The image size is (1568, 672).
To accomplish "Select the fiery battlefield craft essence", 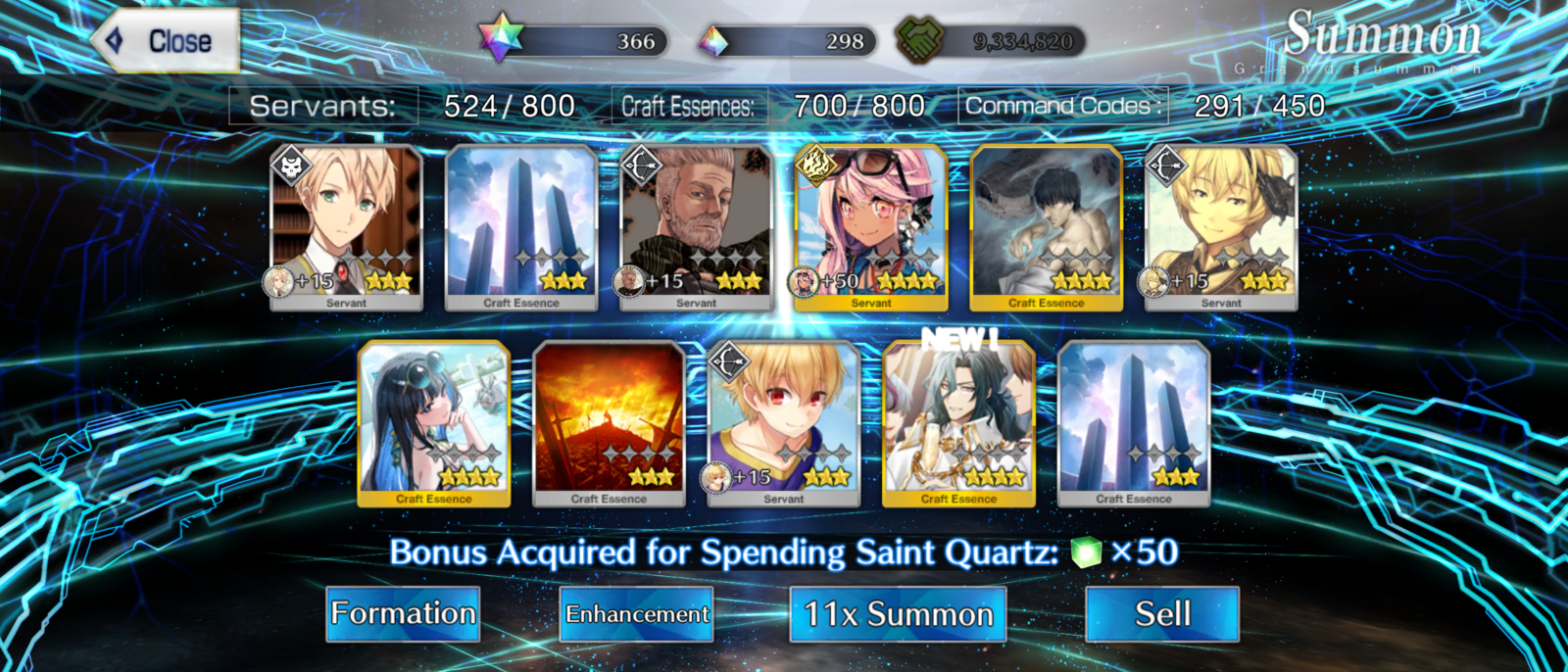I will coord(609,423).
